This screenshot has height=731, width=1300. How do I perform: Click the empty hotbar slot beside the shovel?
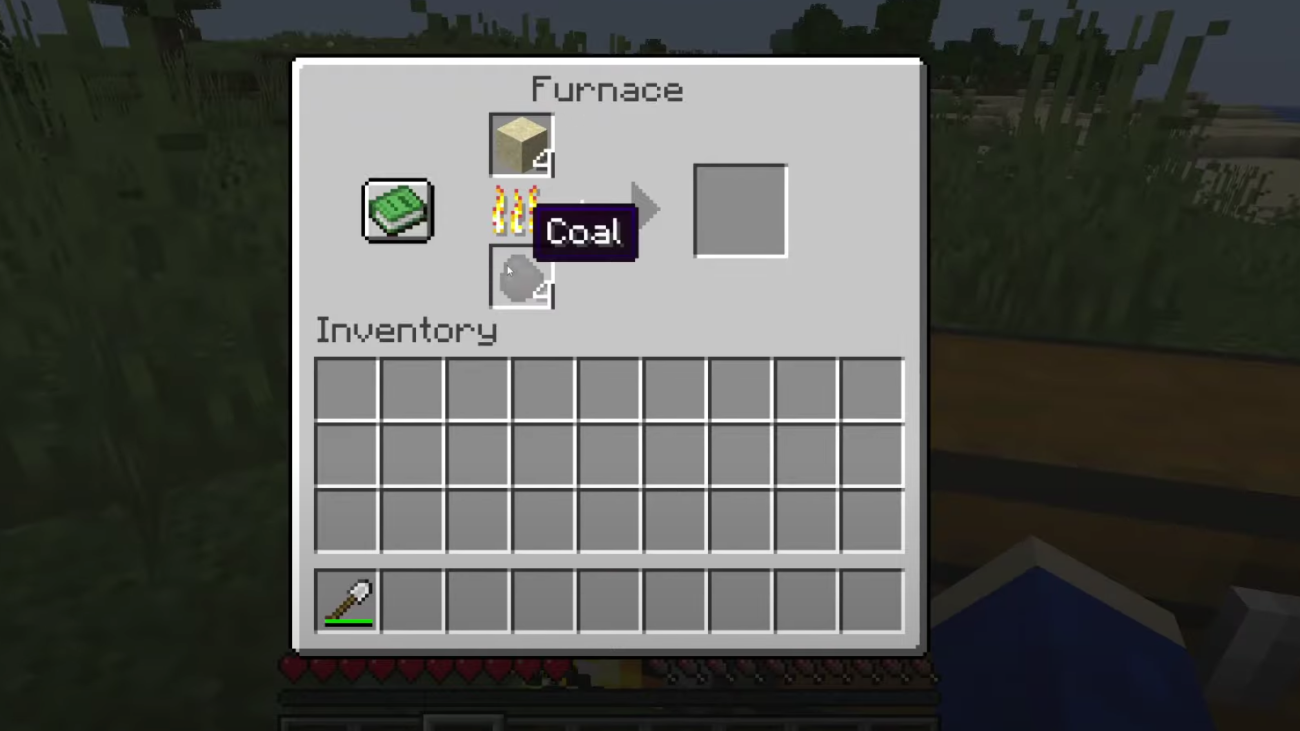click(410, 598)
